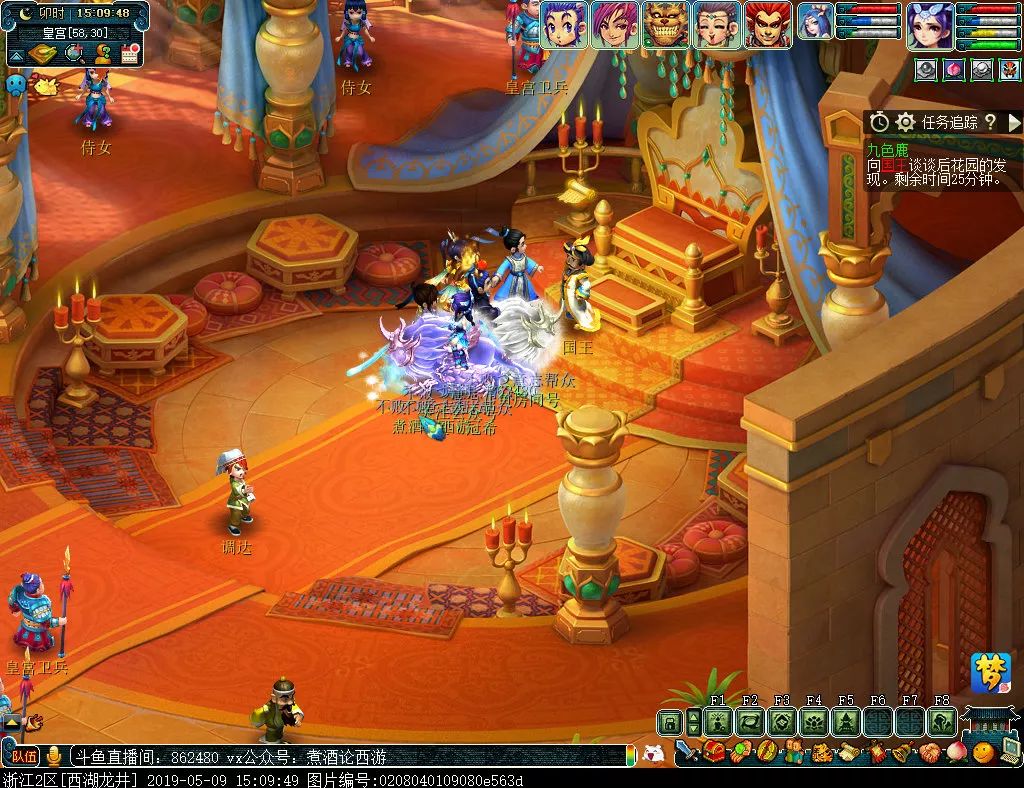
Task: Open quest tracker settings gear
Action: tap(906, 122)
